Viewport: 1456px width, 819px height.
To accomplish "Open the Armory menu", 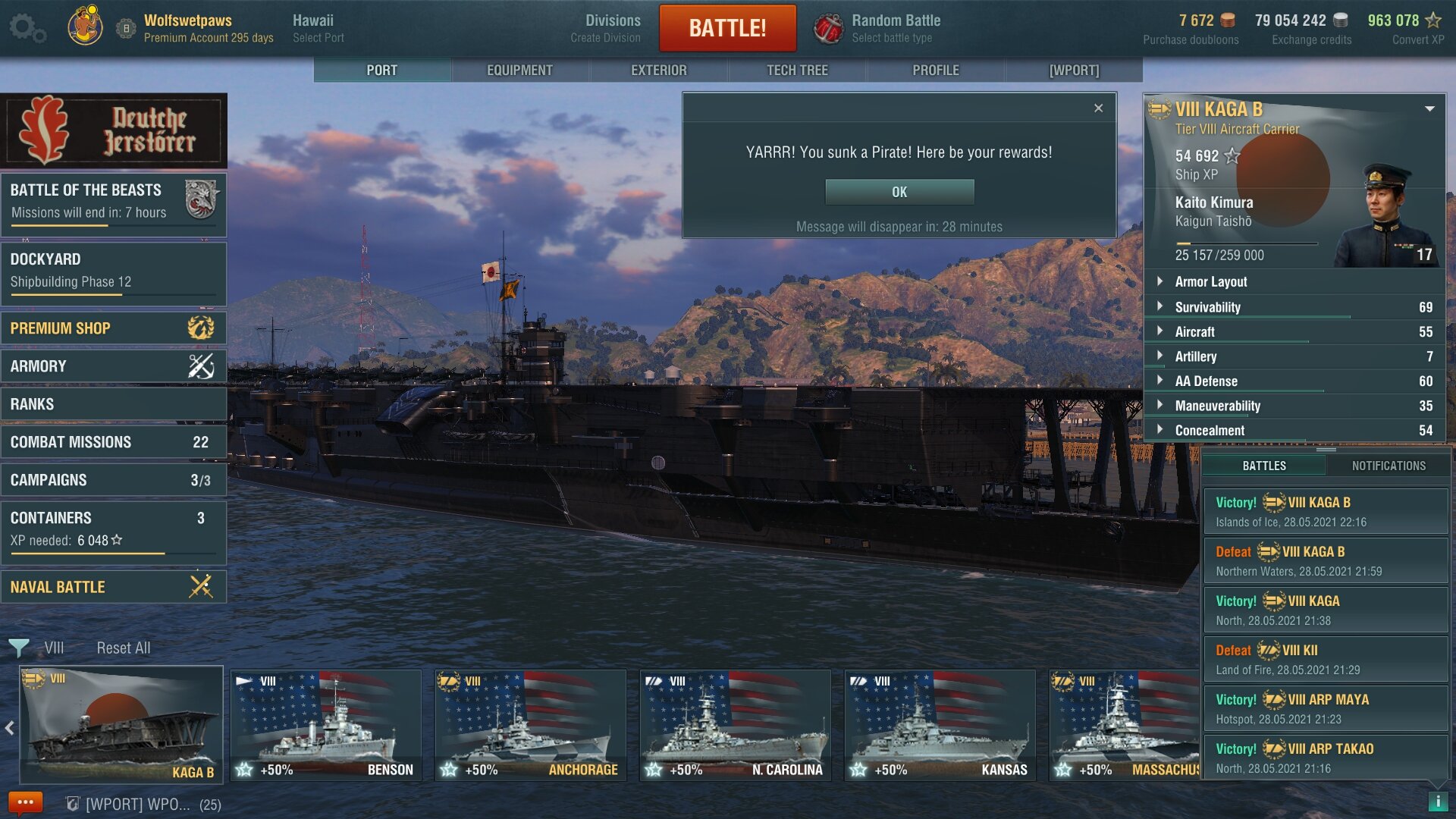I will point(114,366).
